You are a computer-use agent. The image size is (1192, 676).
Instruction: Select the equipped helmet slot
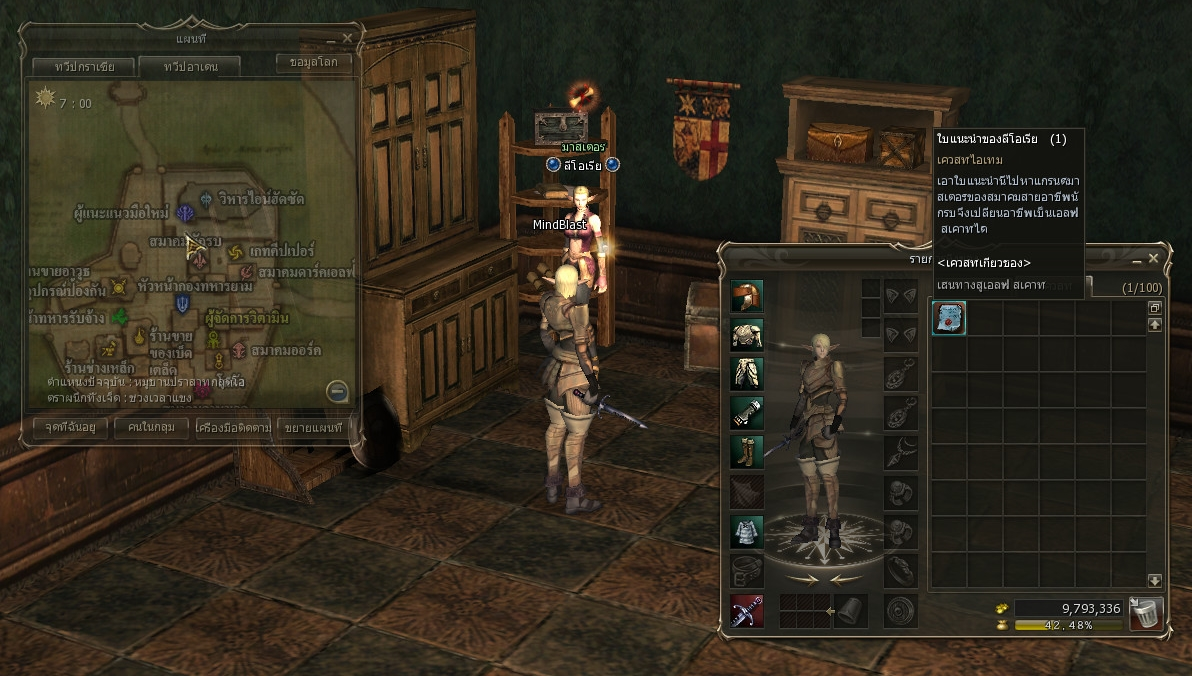(x=747, y=296)
